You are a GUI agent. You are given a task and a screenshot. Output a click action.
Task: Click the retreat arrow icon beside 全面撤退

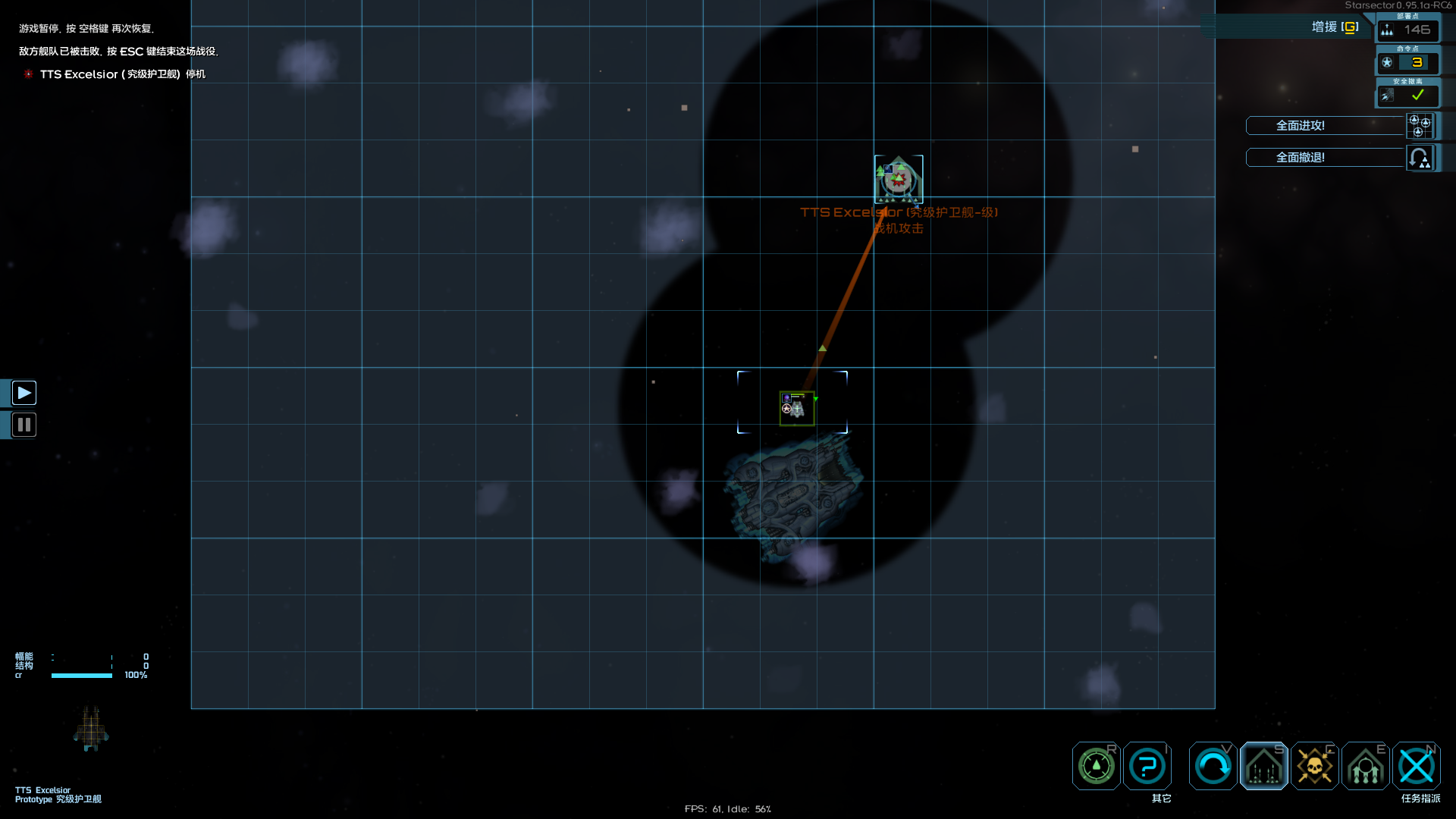pyautogui.click(x=1420, y=157)
